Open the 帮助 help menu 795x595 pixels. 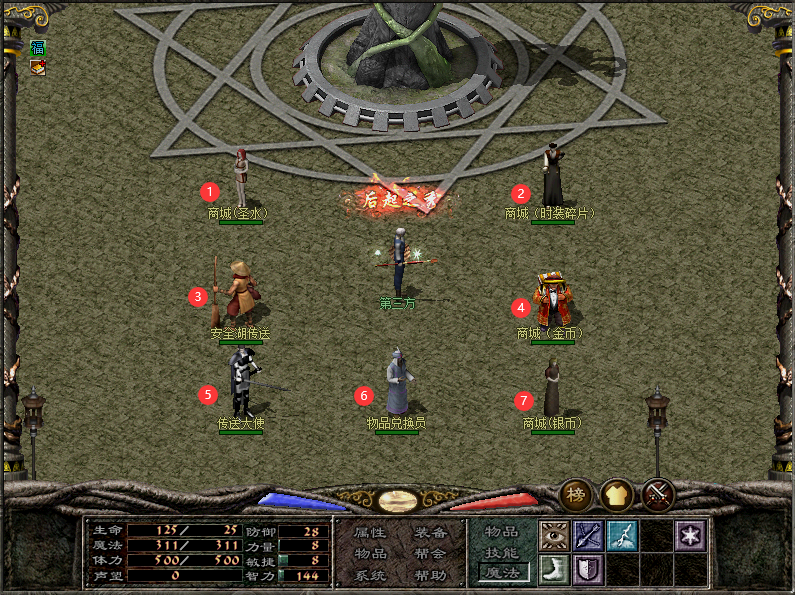(430, 575)
